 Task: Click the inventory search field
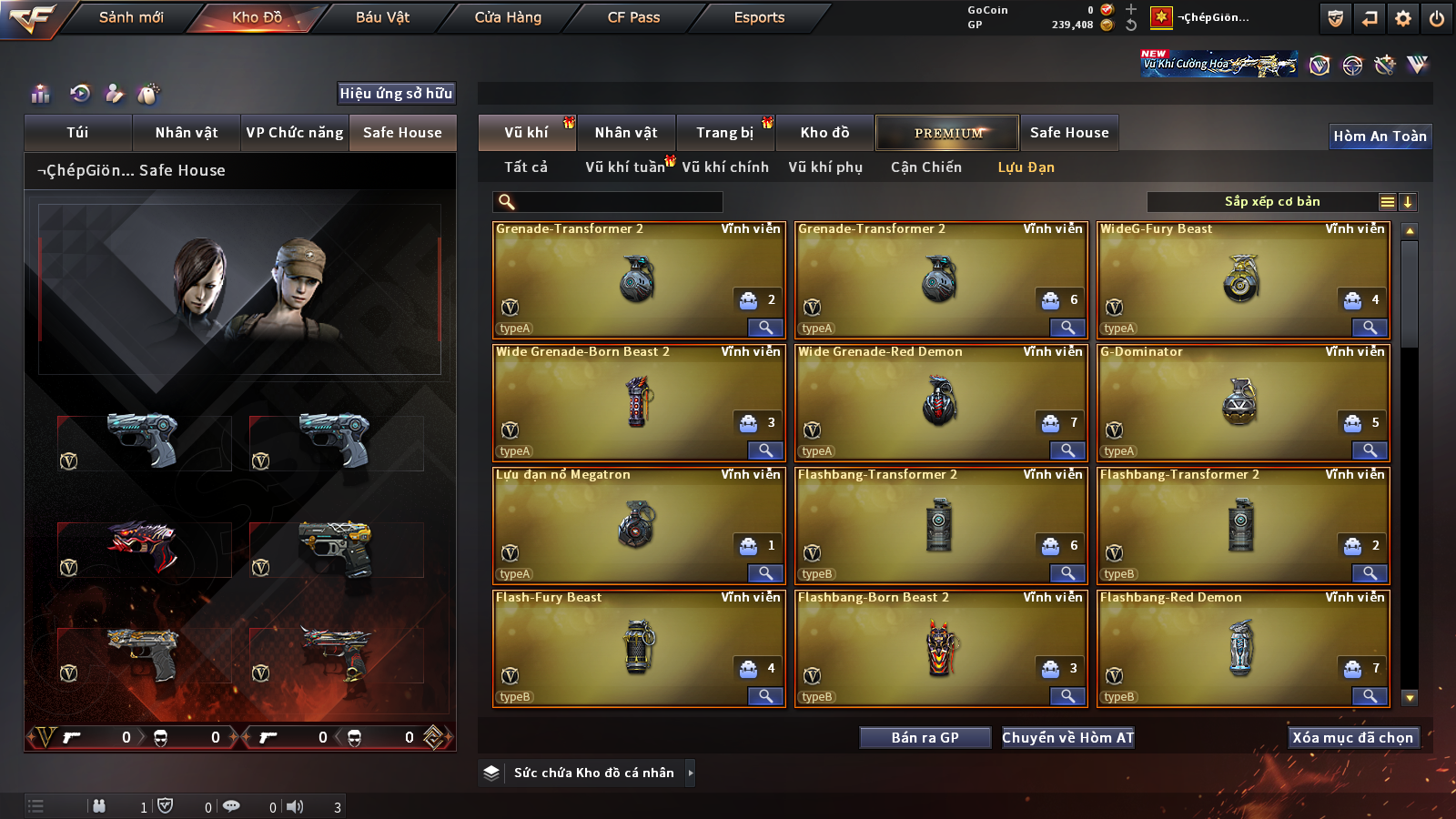(608, 202)
